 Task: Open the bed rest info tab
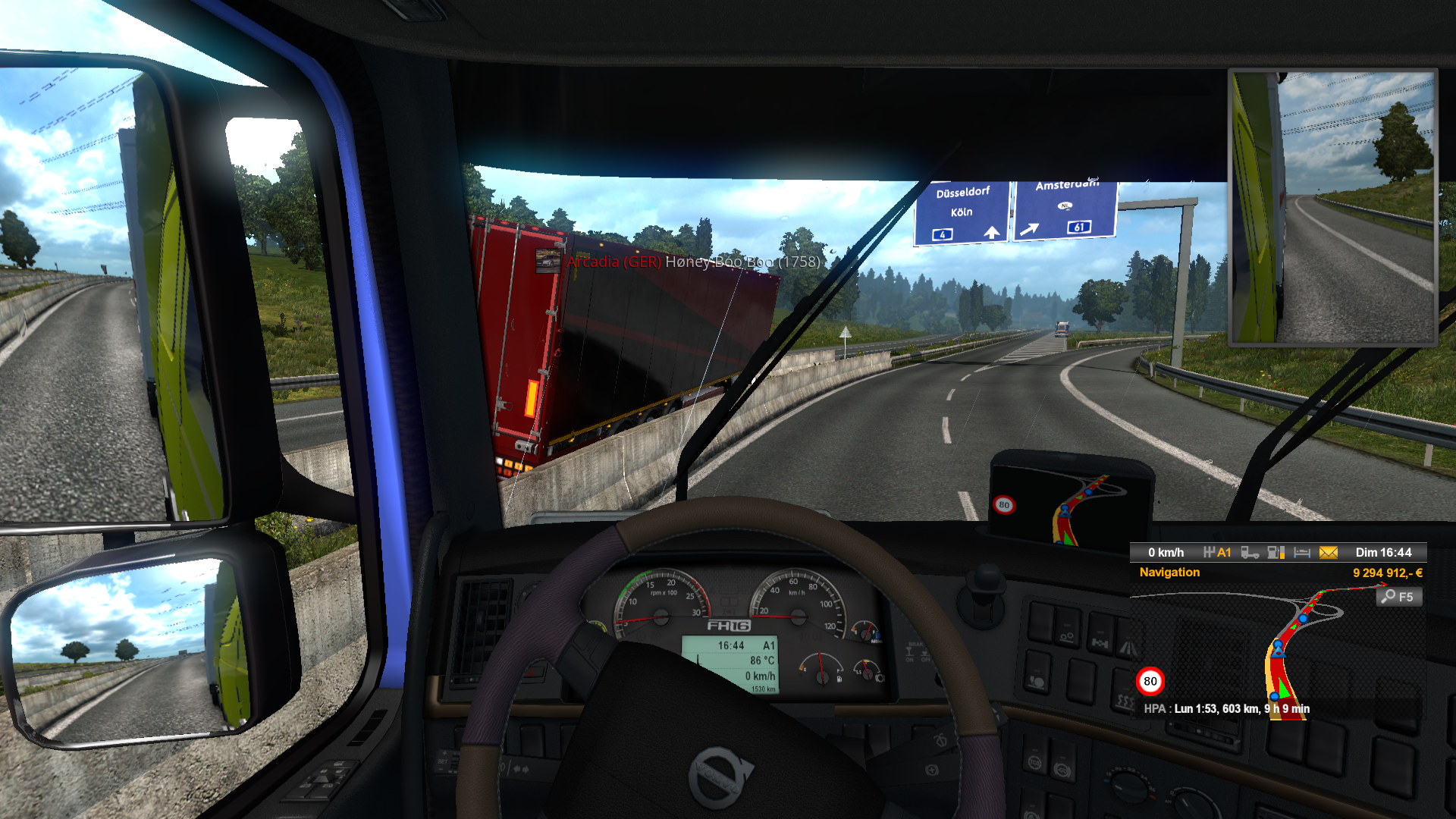coord(1302,553)
